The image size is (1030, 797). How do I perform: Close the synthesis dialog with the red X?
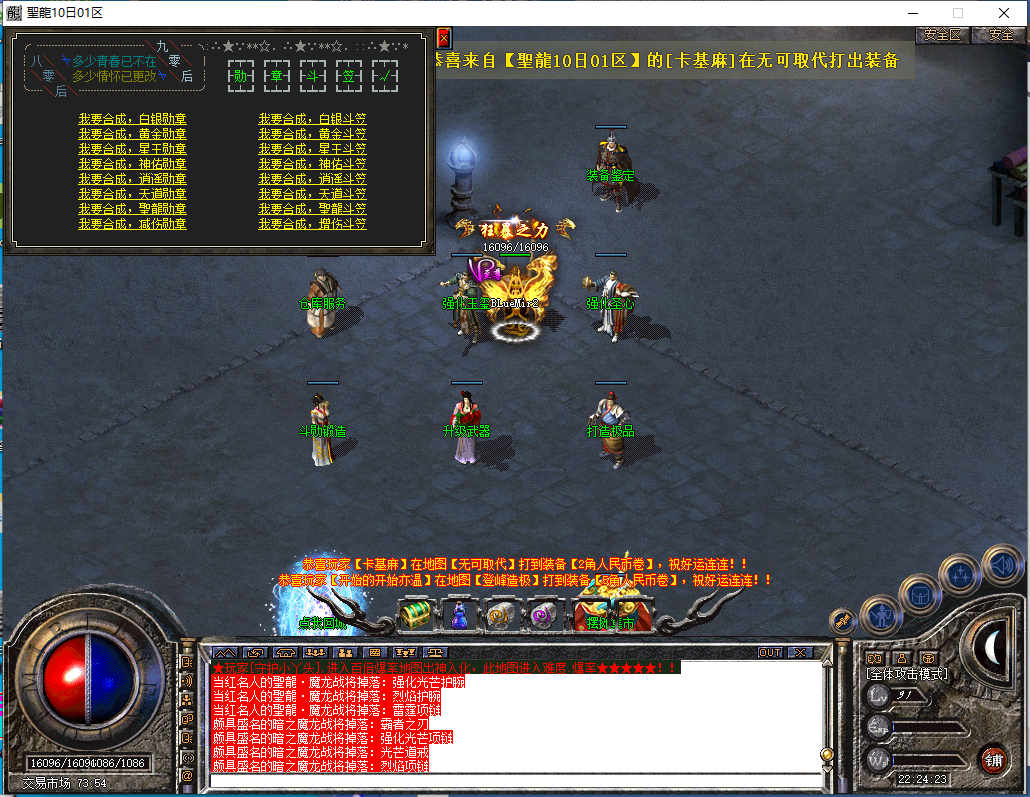[x=444, y=39]
